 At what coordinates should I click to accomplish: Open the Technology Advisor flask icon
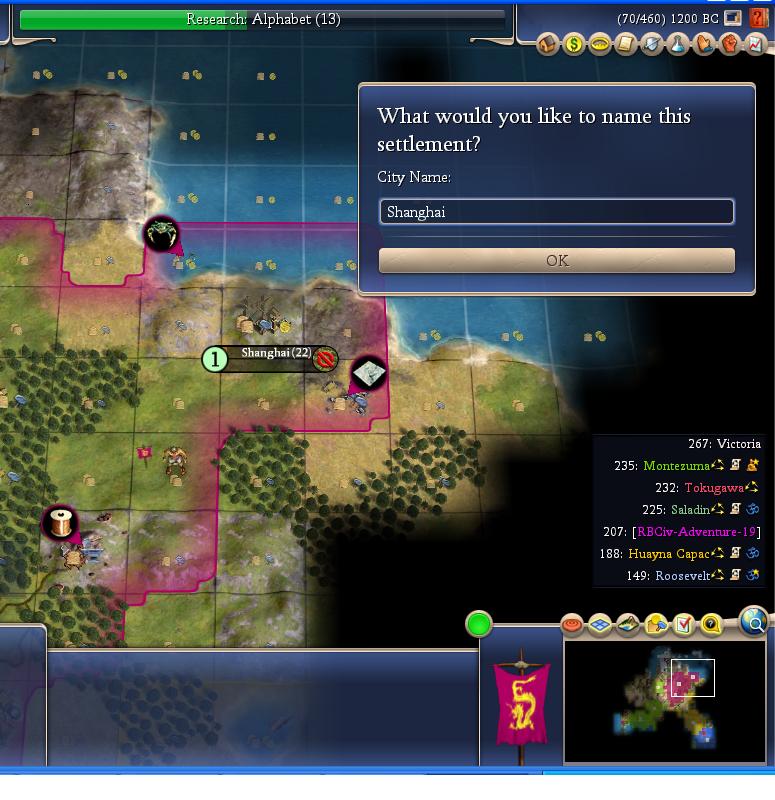pos(678,45)
